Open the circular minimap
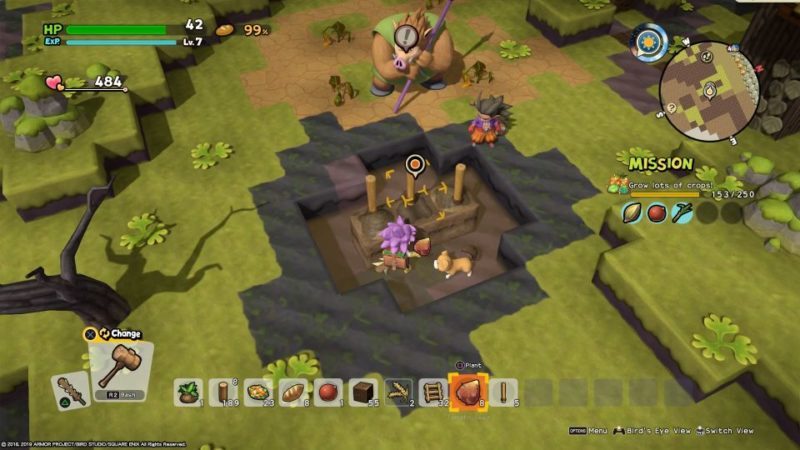 point(710,91)
